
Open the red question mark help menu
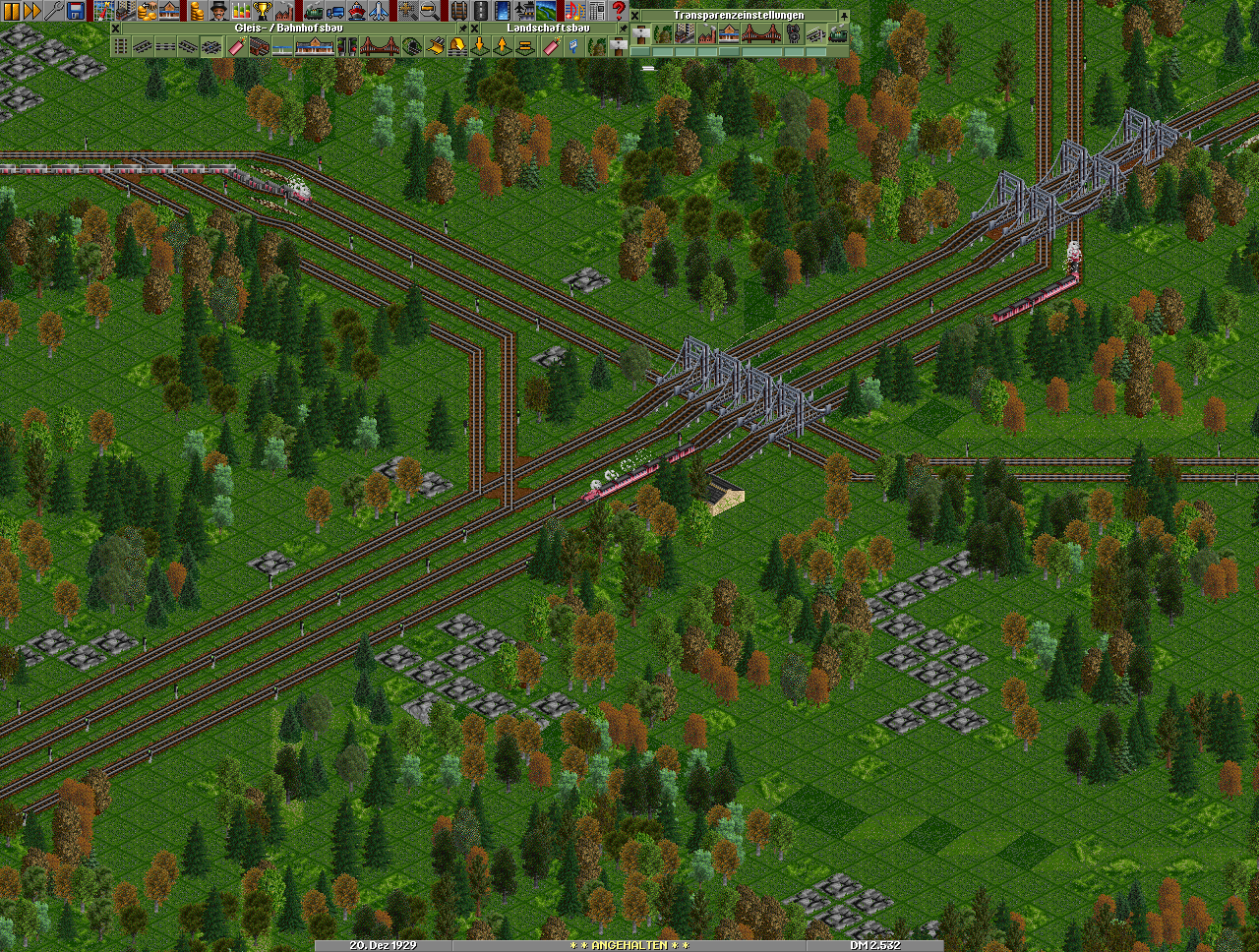[619, 11]
